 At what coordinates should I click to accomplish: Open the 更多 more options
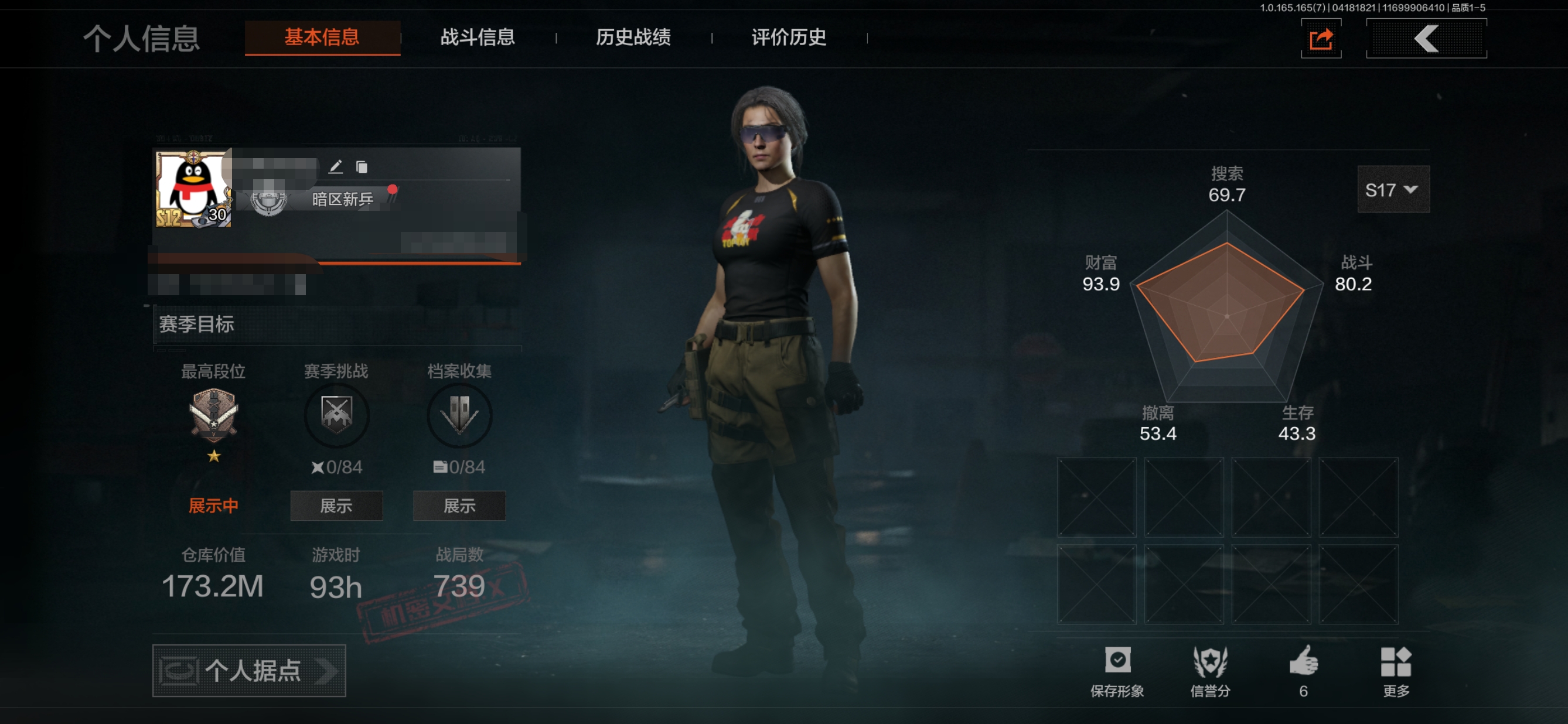[1396, 671]
